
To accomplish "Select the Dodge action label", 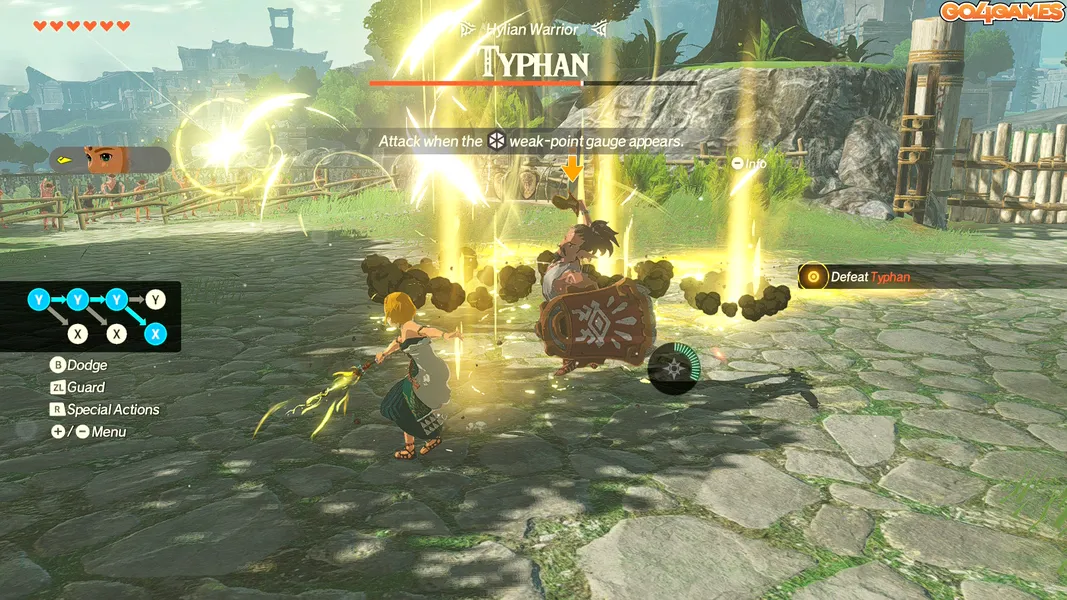I will click(x=86, y=365).
